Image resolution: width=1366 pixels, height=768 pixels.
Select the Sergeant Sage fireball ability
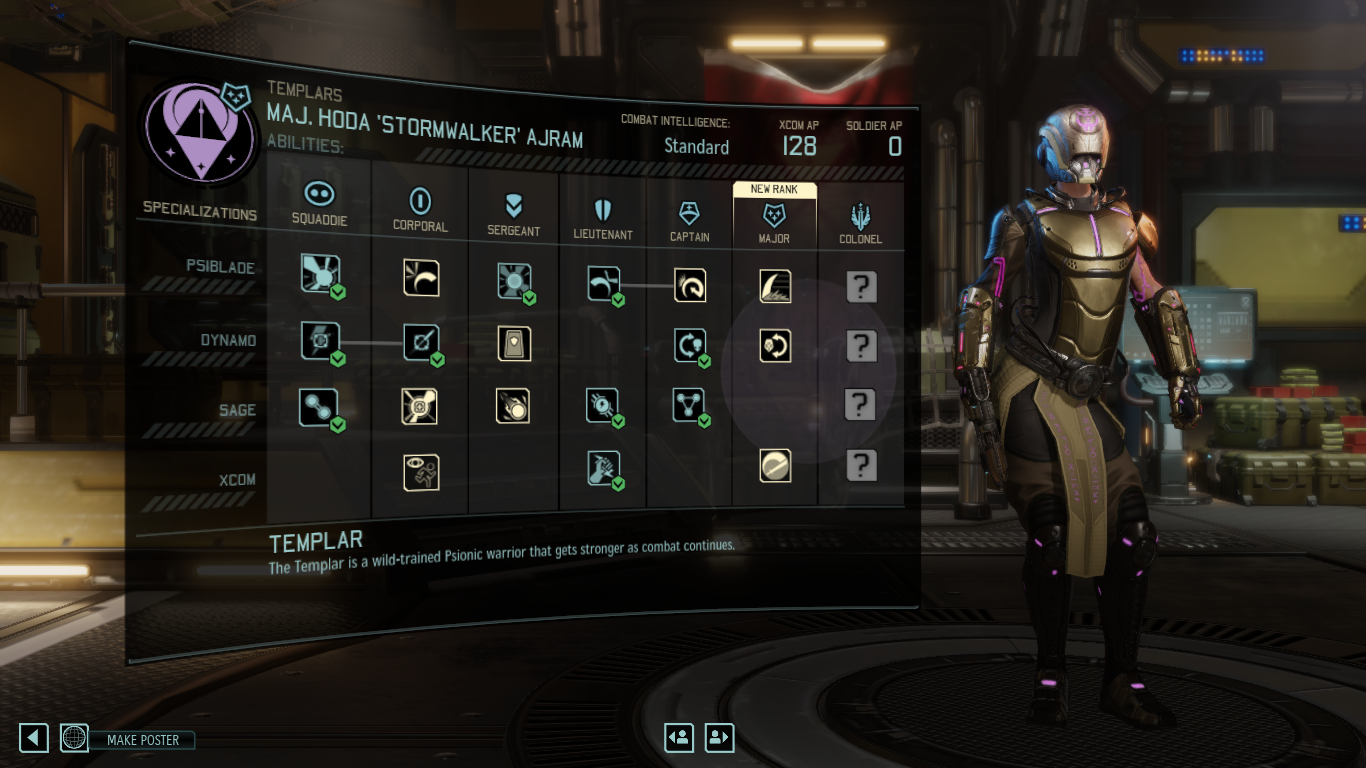coord(514,406)
